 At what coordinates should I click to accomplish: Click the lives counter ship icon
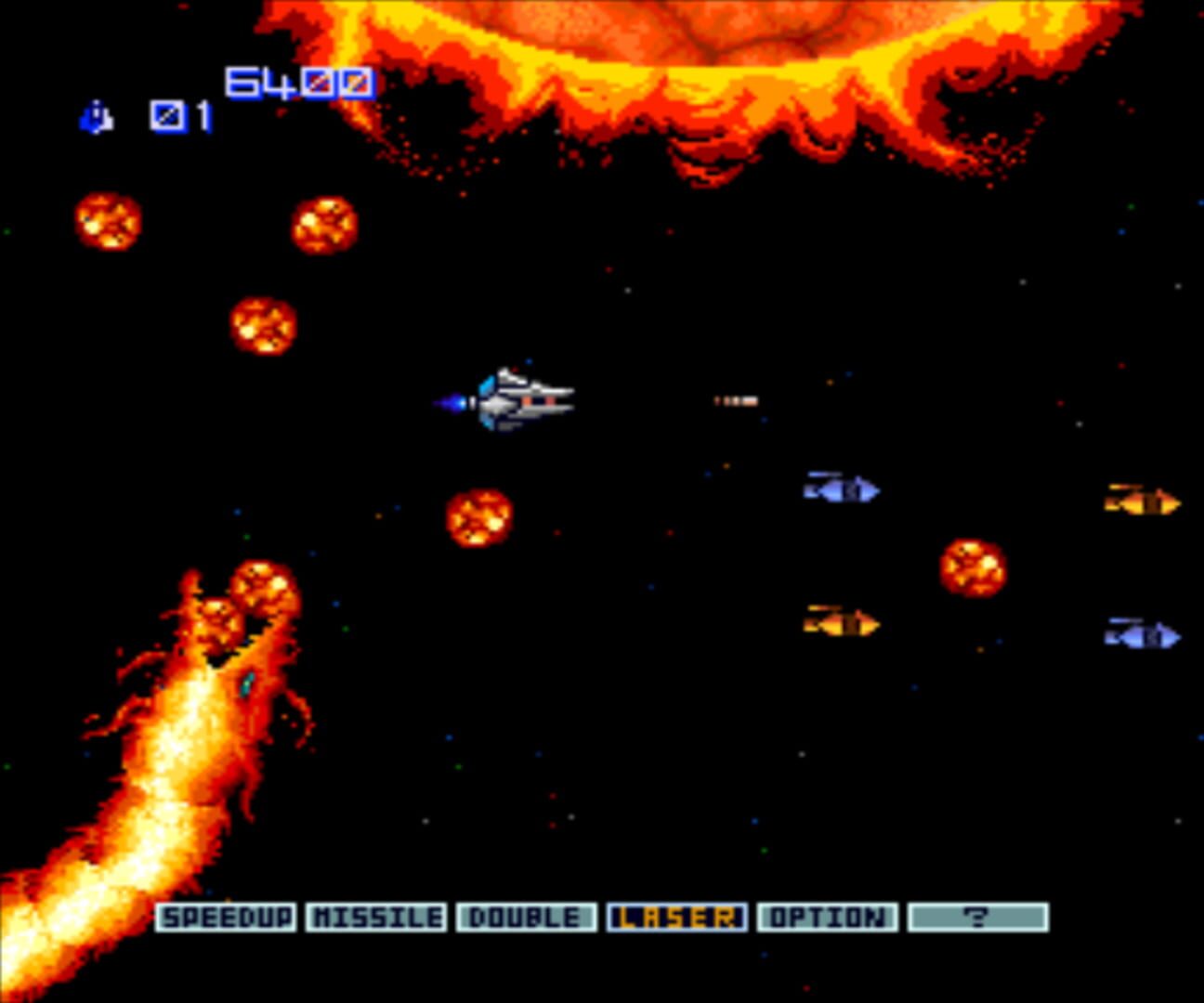[x=97, y=118]
